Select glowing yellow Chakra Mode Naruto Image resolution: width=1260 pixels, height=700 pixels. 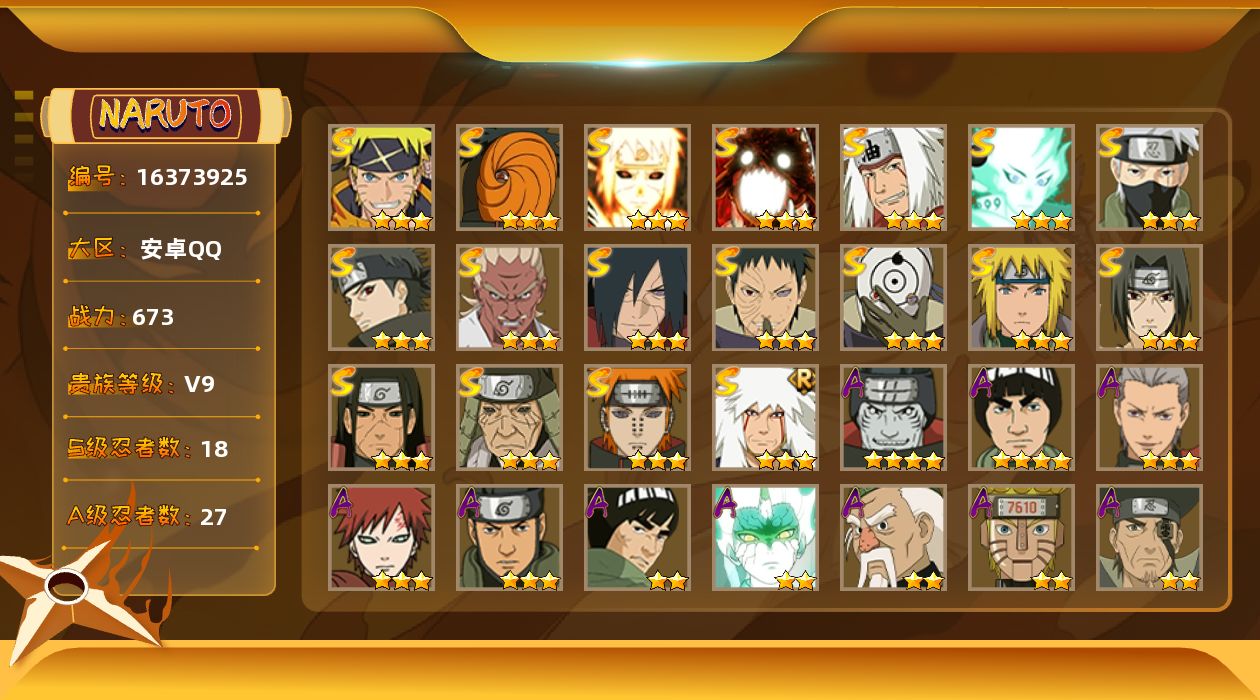(637, 177)
